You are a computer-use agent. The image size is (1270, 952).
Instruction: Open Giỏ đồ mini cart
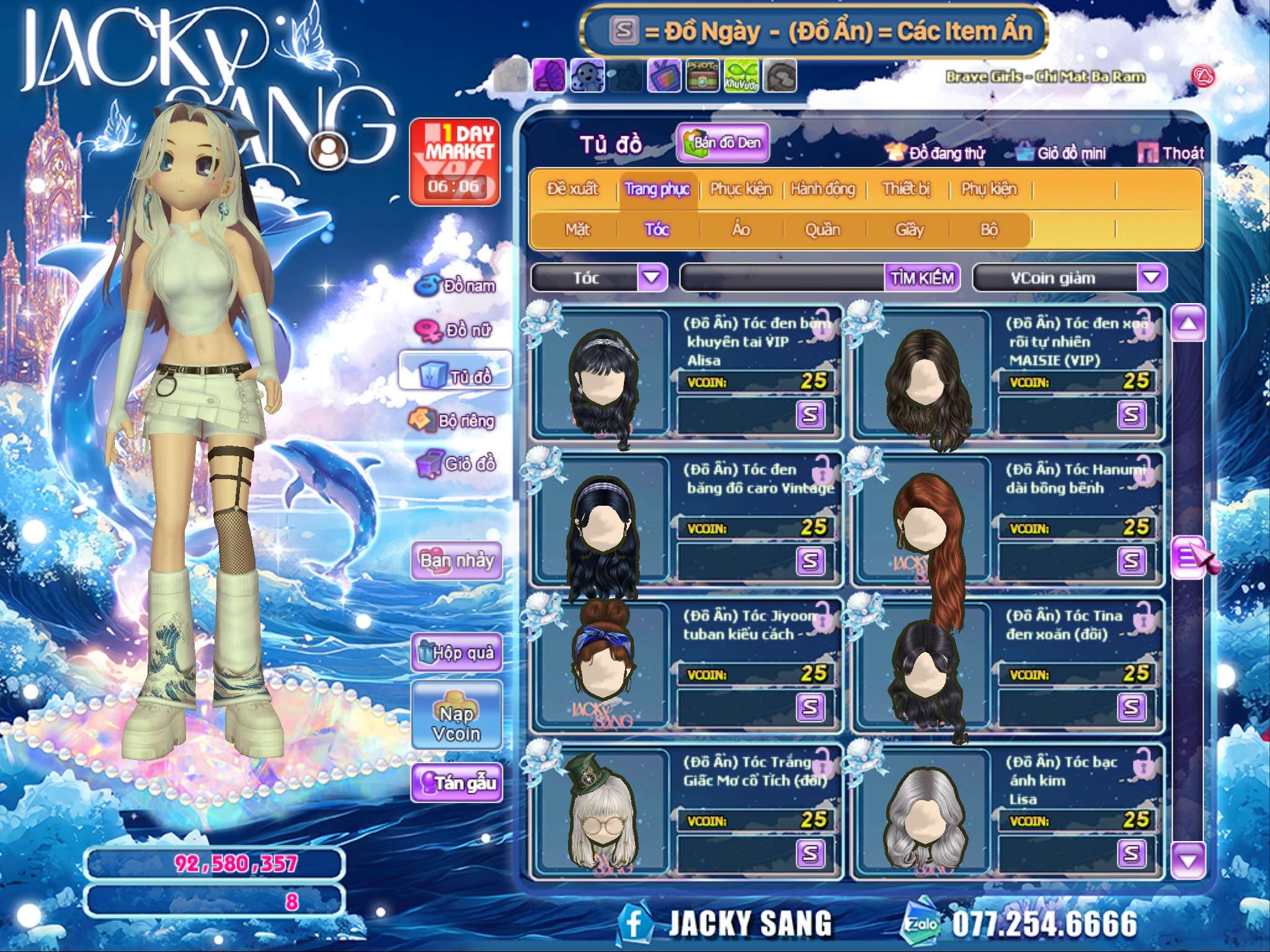tap(1062, 153)
